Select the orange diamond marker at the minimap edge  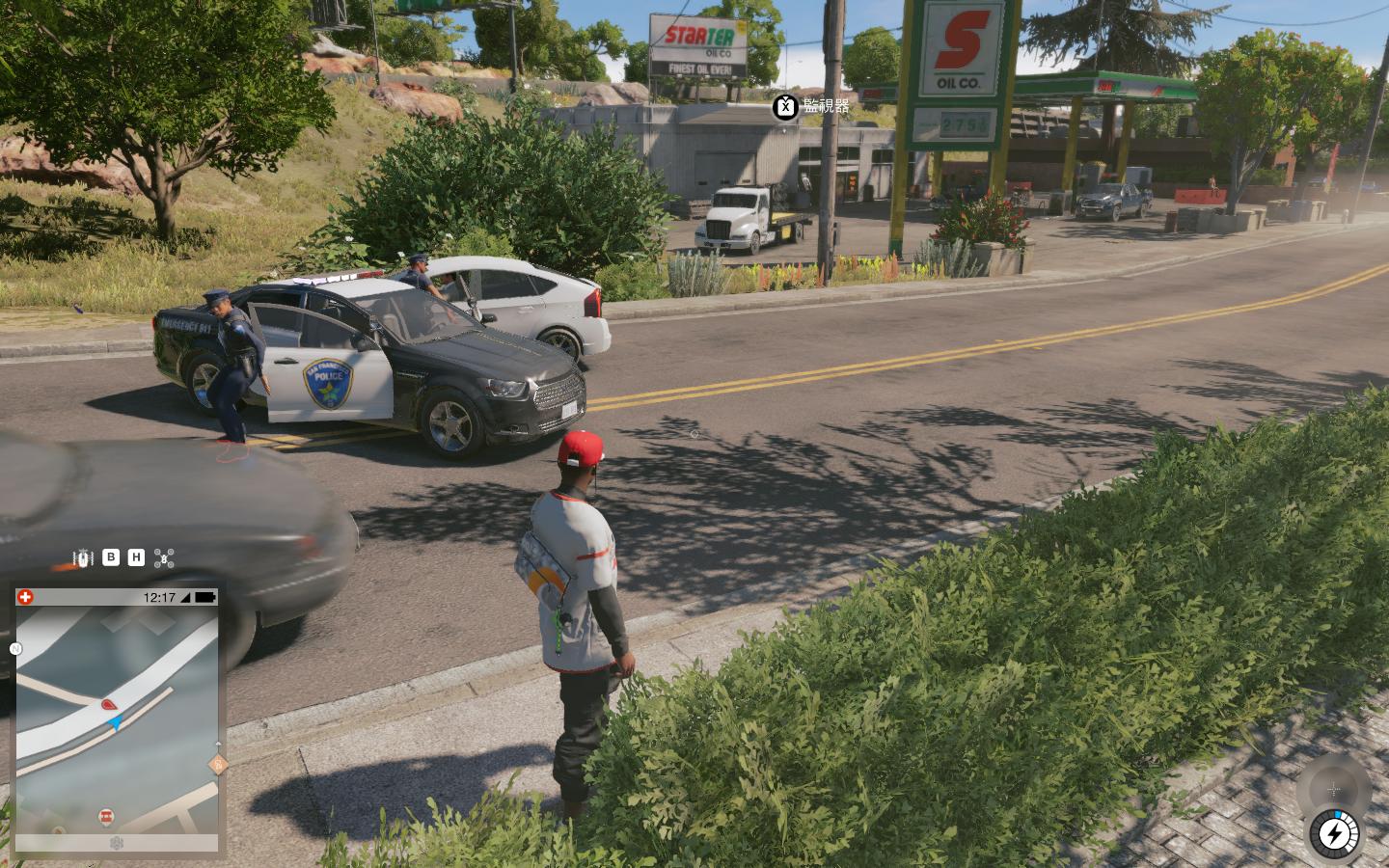pyautogui.click(x=219, y=765)
